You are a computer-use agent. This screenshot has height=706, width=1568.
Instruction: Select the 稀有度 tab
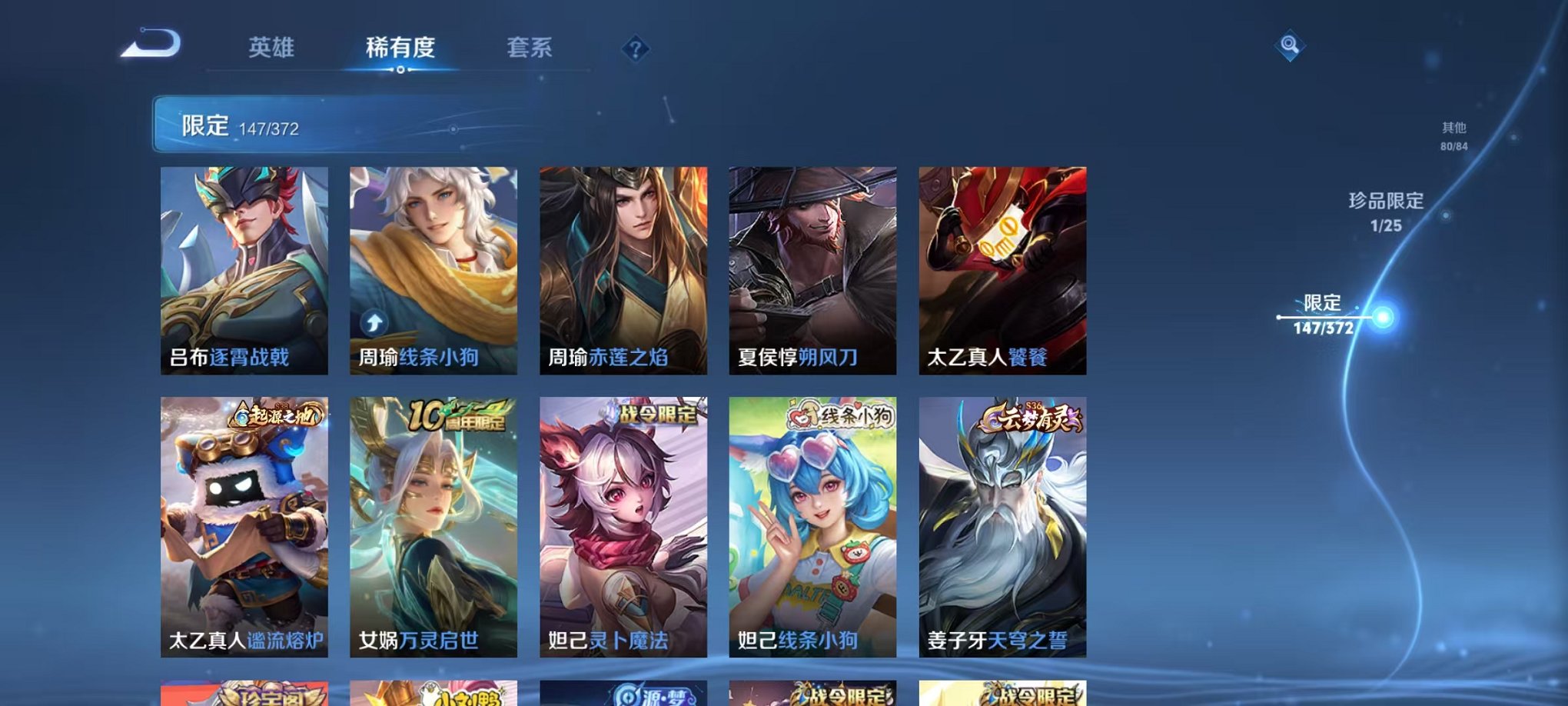click(401, 46)
